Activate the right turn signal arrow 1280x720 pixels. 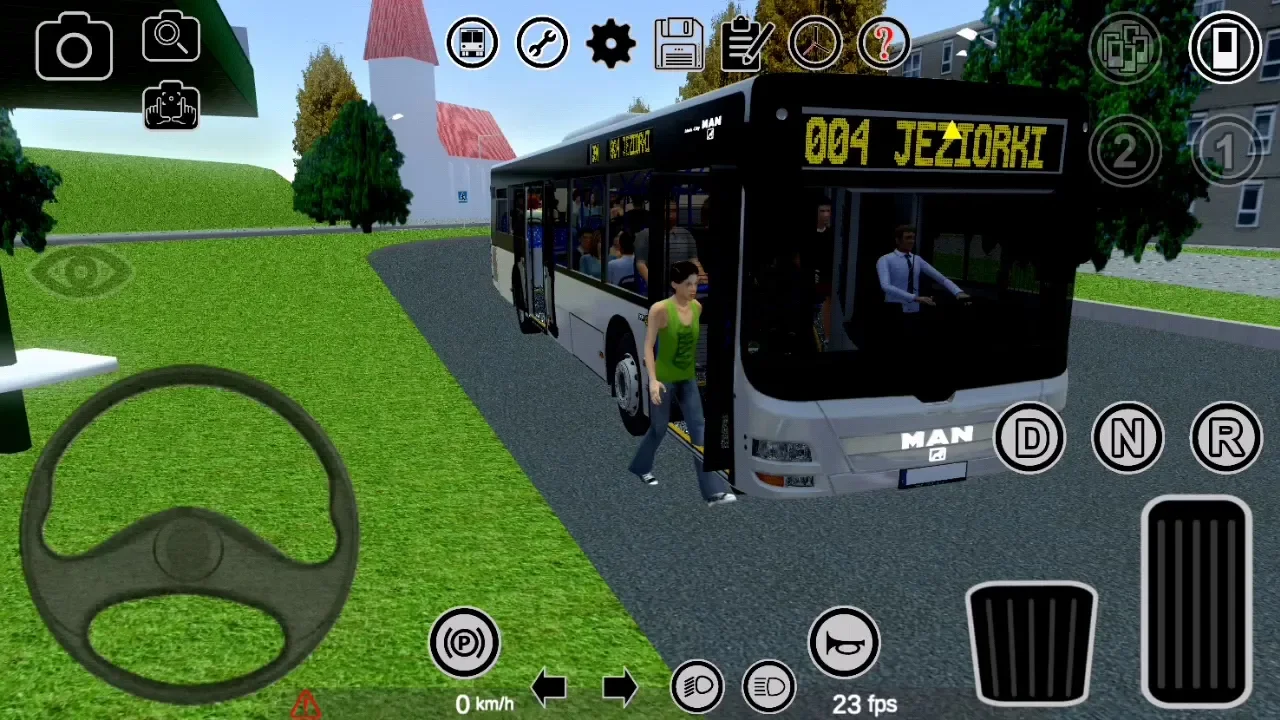coord(620,687)
